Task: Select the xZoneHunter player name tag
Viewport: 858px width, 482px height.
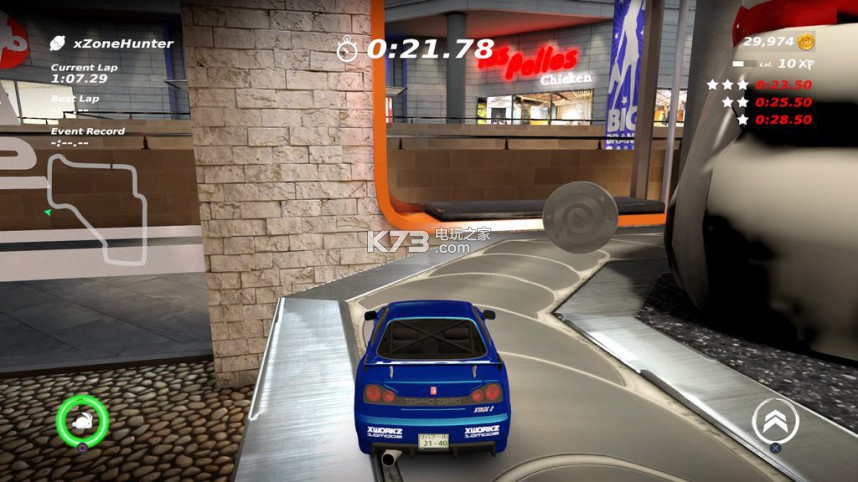Action: [x=112, y=44]
